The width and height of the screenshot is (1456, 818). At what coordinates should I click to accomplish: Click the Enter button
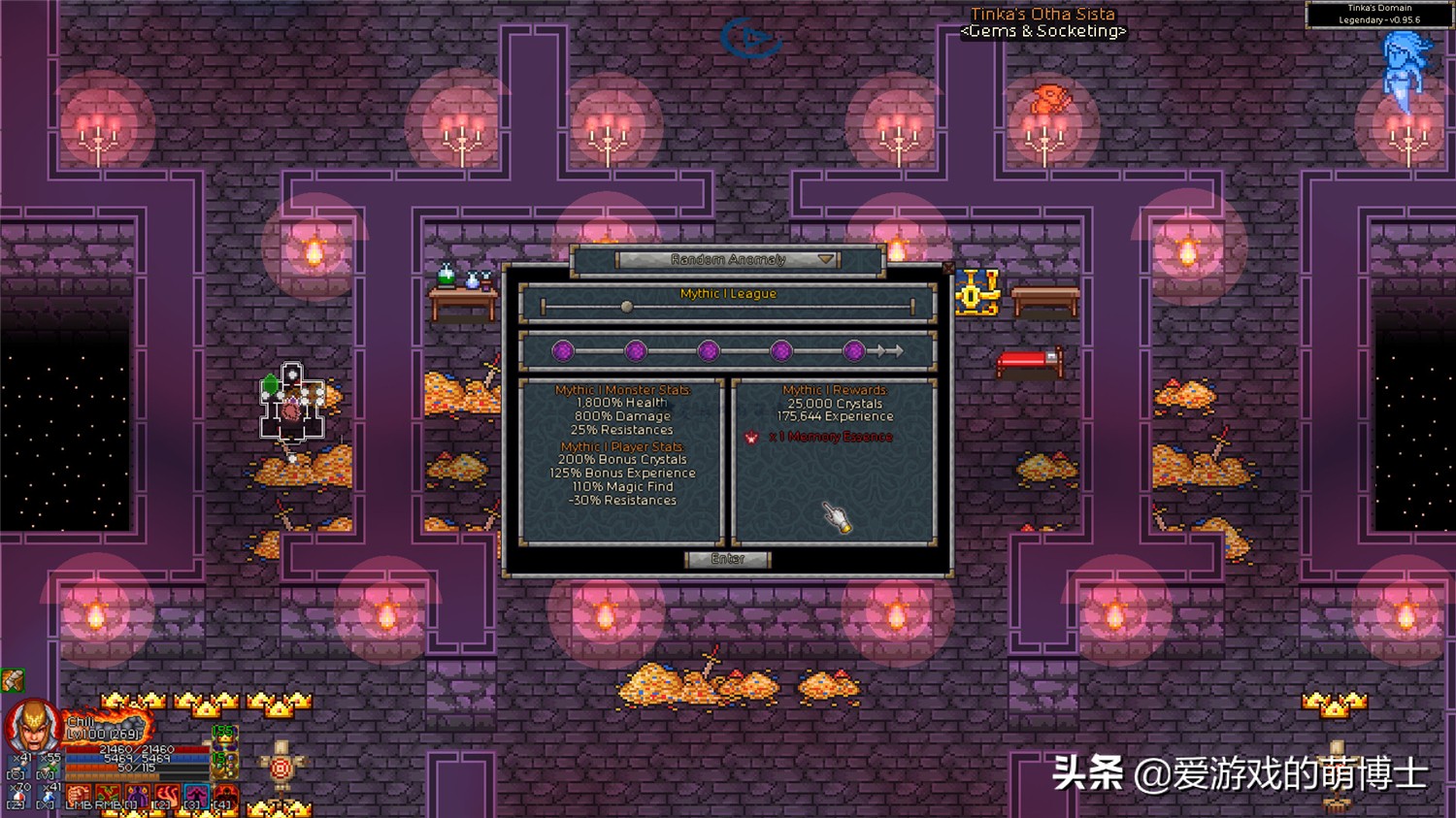(x=728, y=559)
